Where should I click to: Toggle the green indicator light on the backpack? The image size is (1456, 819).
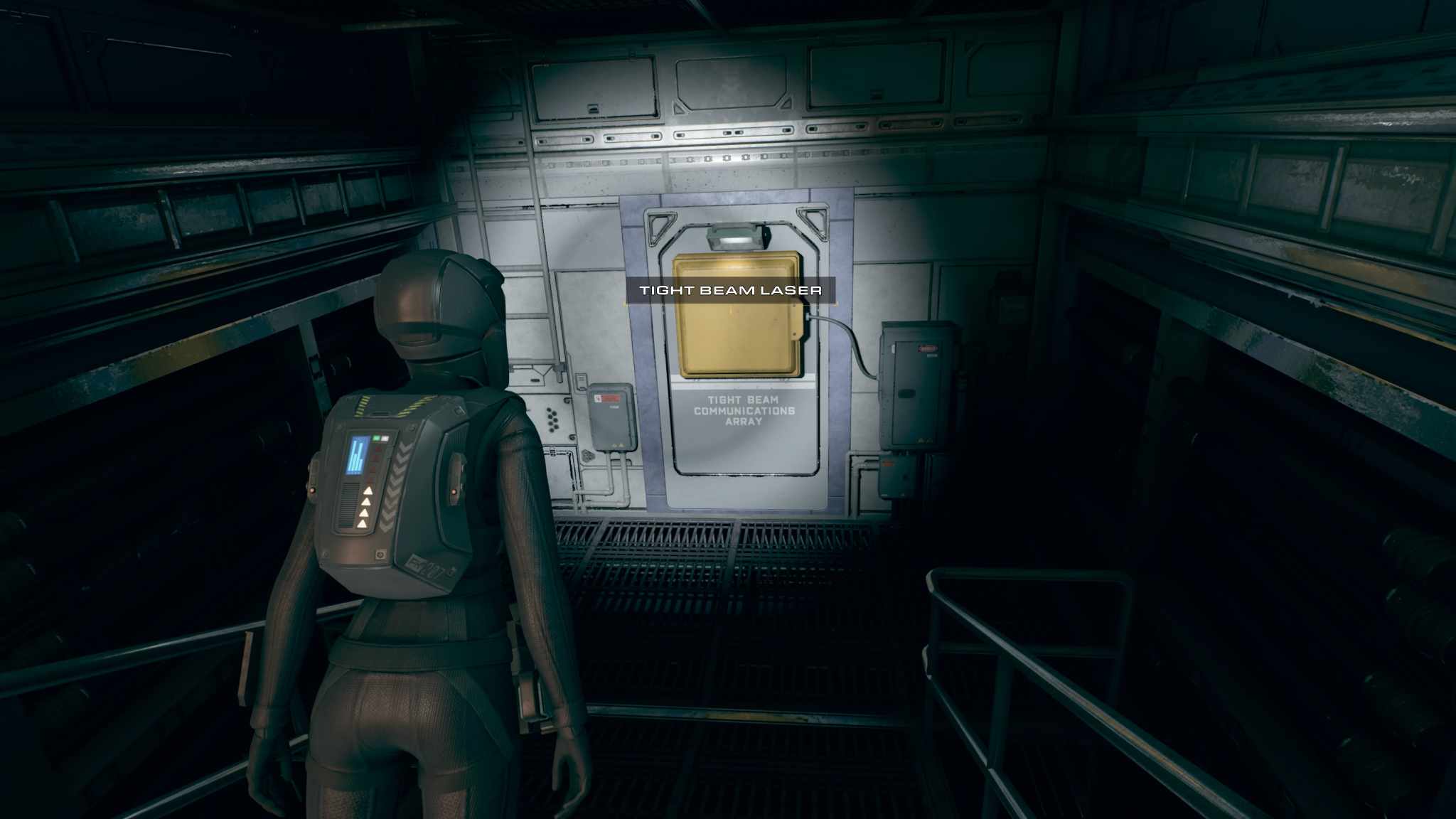pyautogui.click(x=376, y=438)
